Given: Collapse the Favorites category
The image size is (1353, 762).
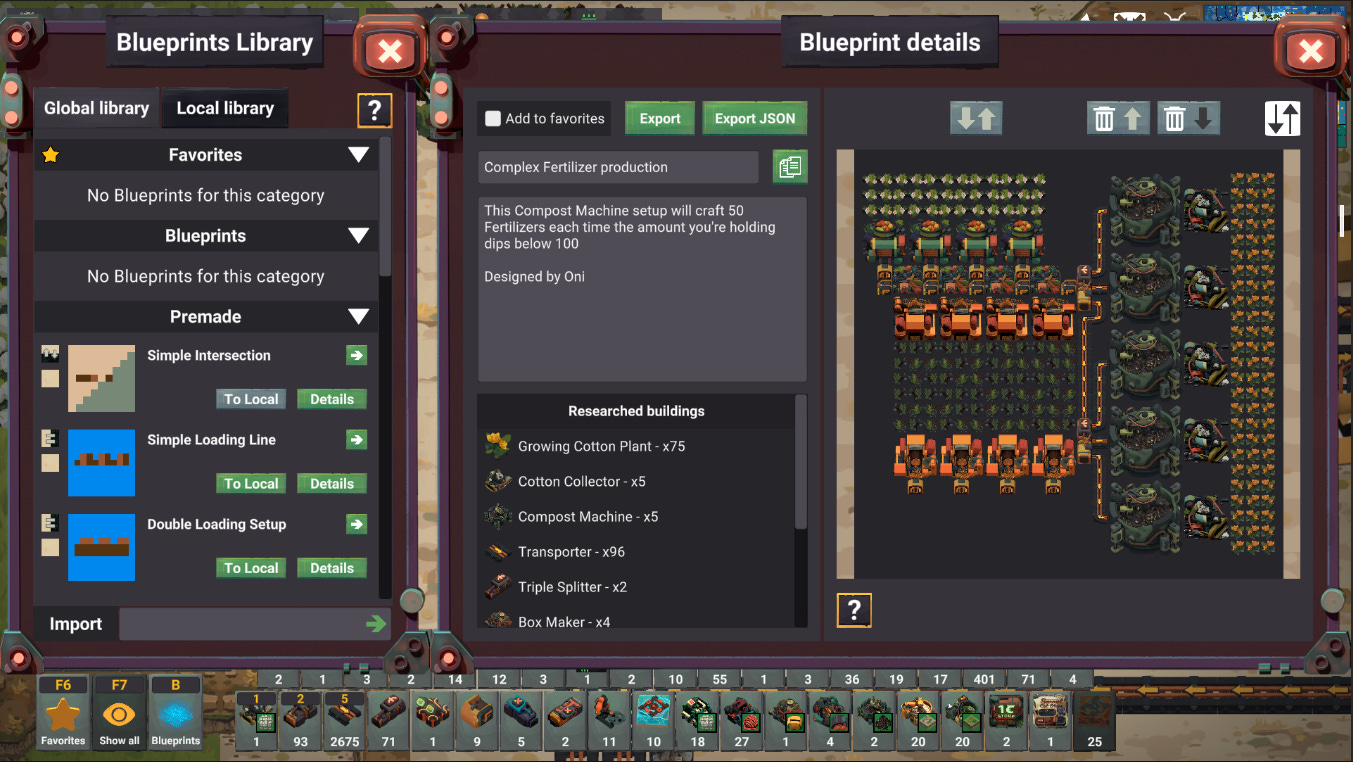Looking at the screenshot, I should coord(357,155).
